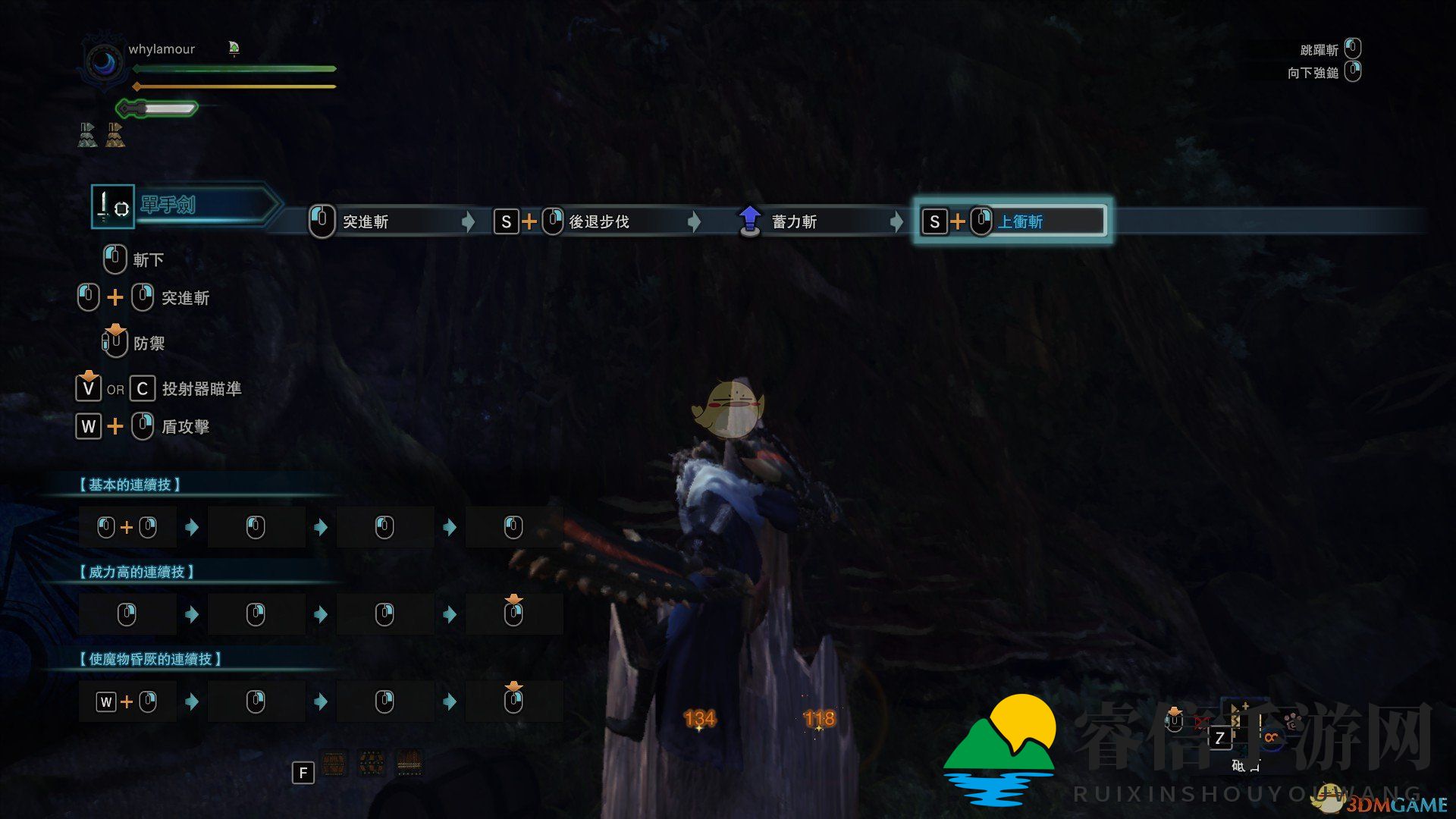This screenshot has height=819, width=1456.
Task: Open the 使魔物昏厥的連續技 combo section
Action: tap(150, 659)
